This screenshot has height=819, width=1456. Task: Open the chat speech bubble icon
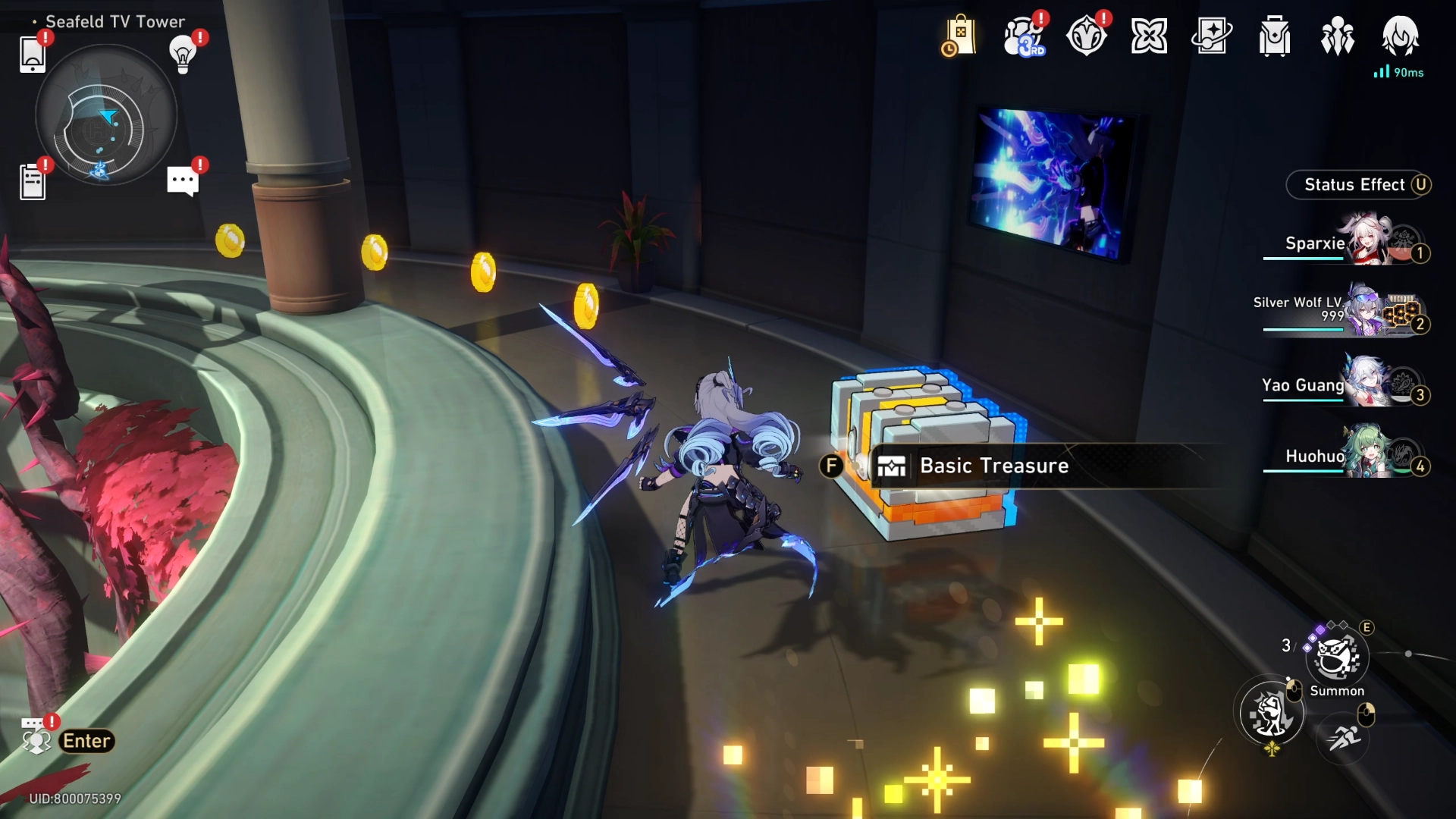183,181
